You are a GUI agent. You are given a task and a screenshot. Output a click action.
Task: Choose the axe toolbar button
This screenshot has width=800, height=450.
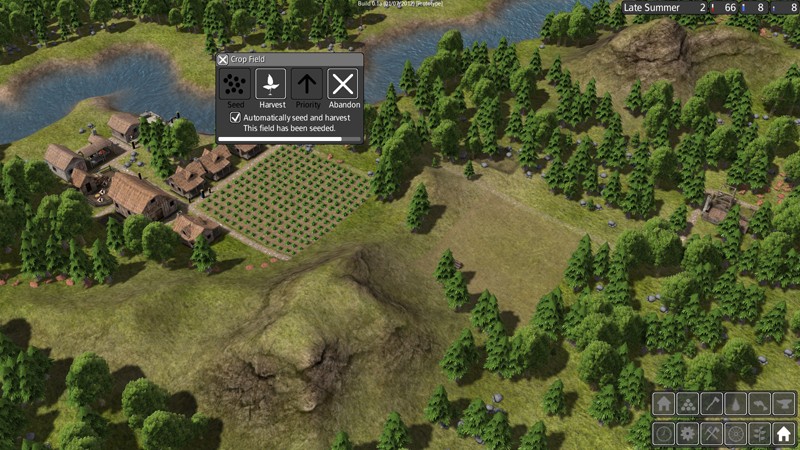pyautogui.click(x=712, y=404)
